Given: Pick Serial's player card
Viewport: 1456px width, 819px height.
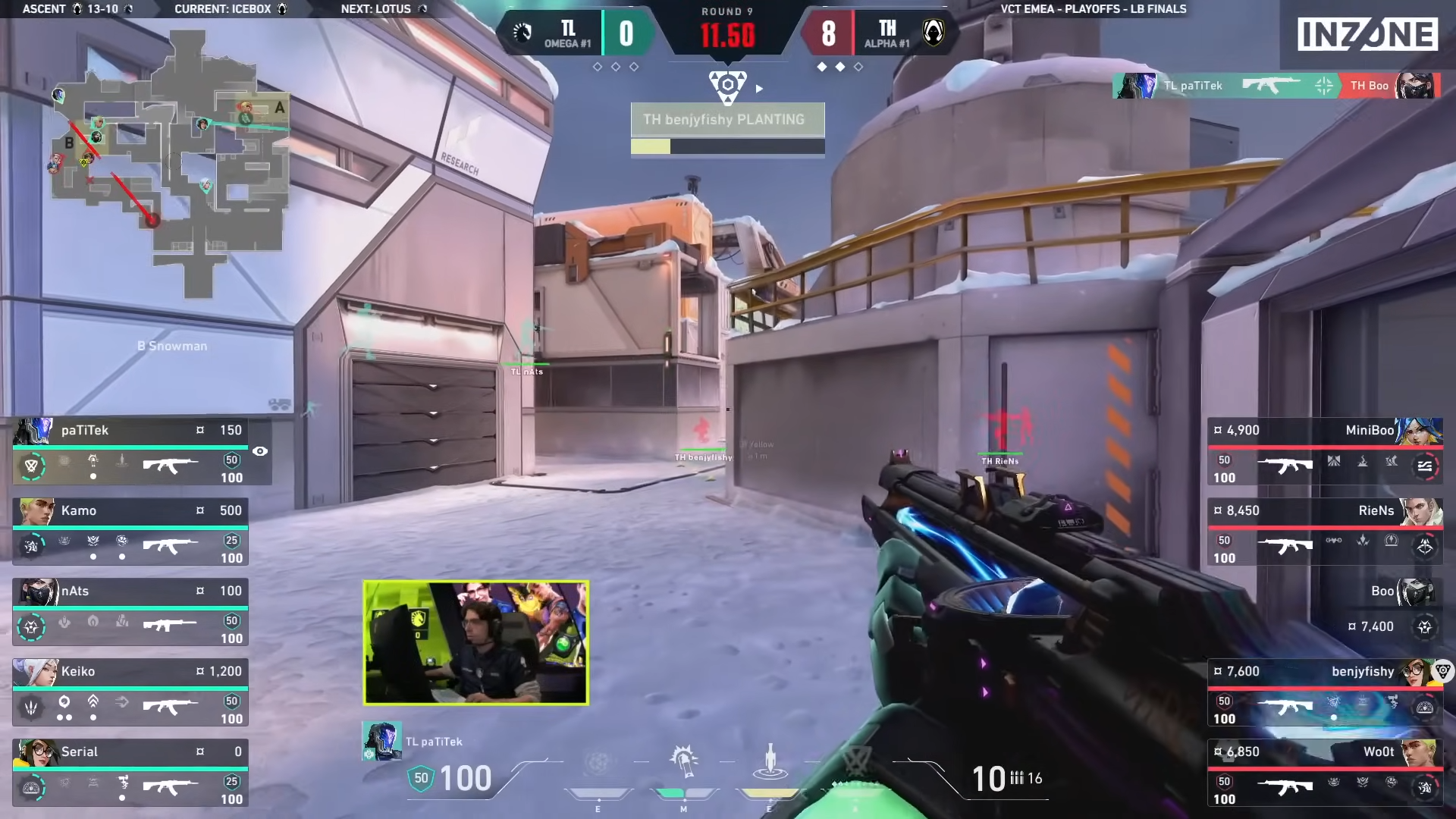Looking at the screenshot, I should tap(130, 773).
